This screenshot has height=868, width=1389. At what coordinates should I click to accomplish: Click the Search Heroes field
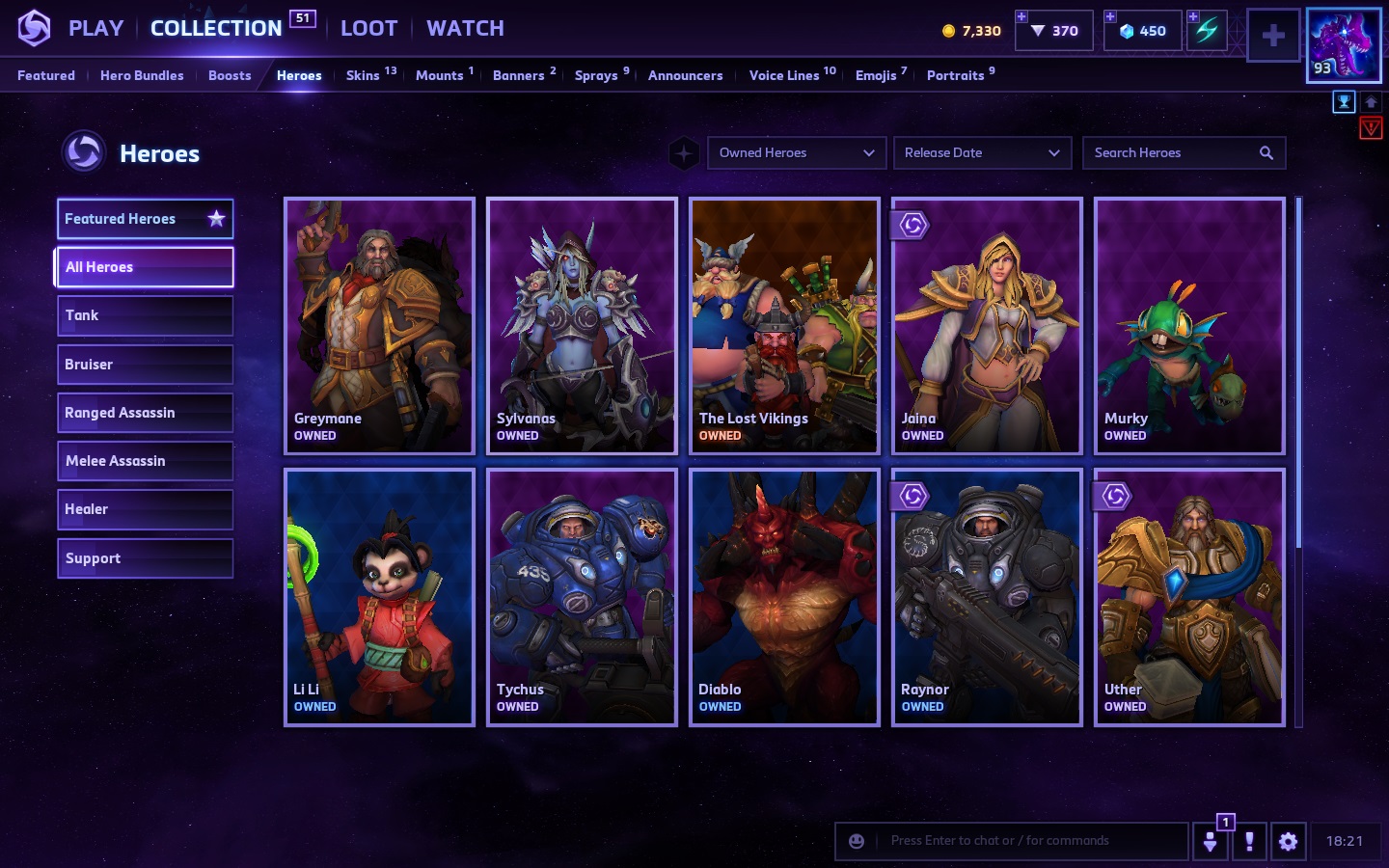click(x=1172, y=152)
